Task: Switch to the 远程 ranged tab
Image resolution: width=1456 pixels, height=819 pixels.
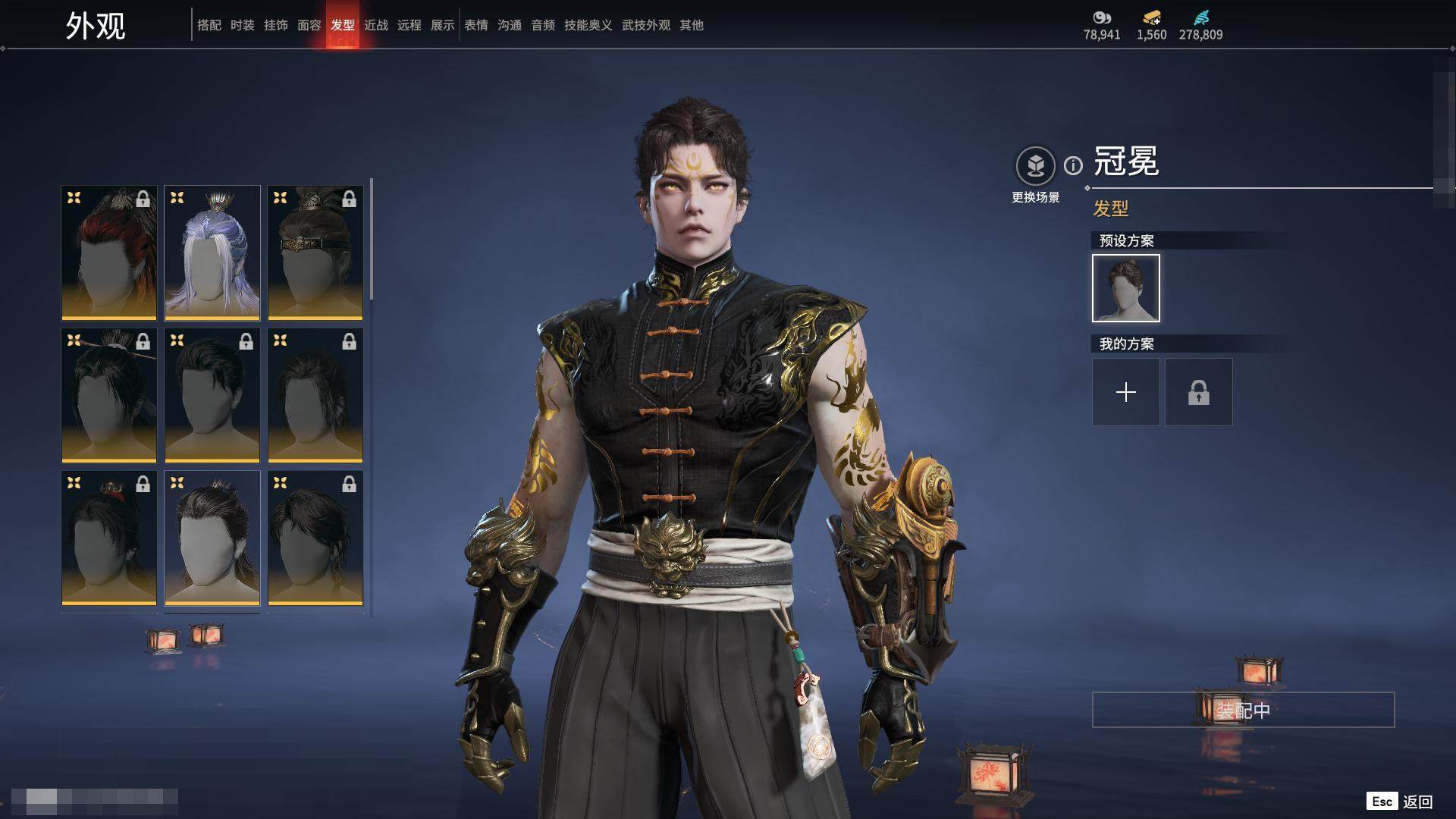Action: (x=409, y=25)
